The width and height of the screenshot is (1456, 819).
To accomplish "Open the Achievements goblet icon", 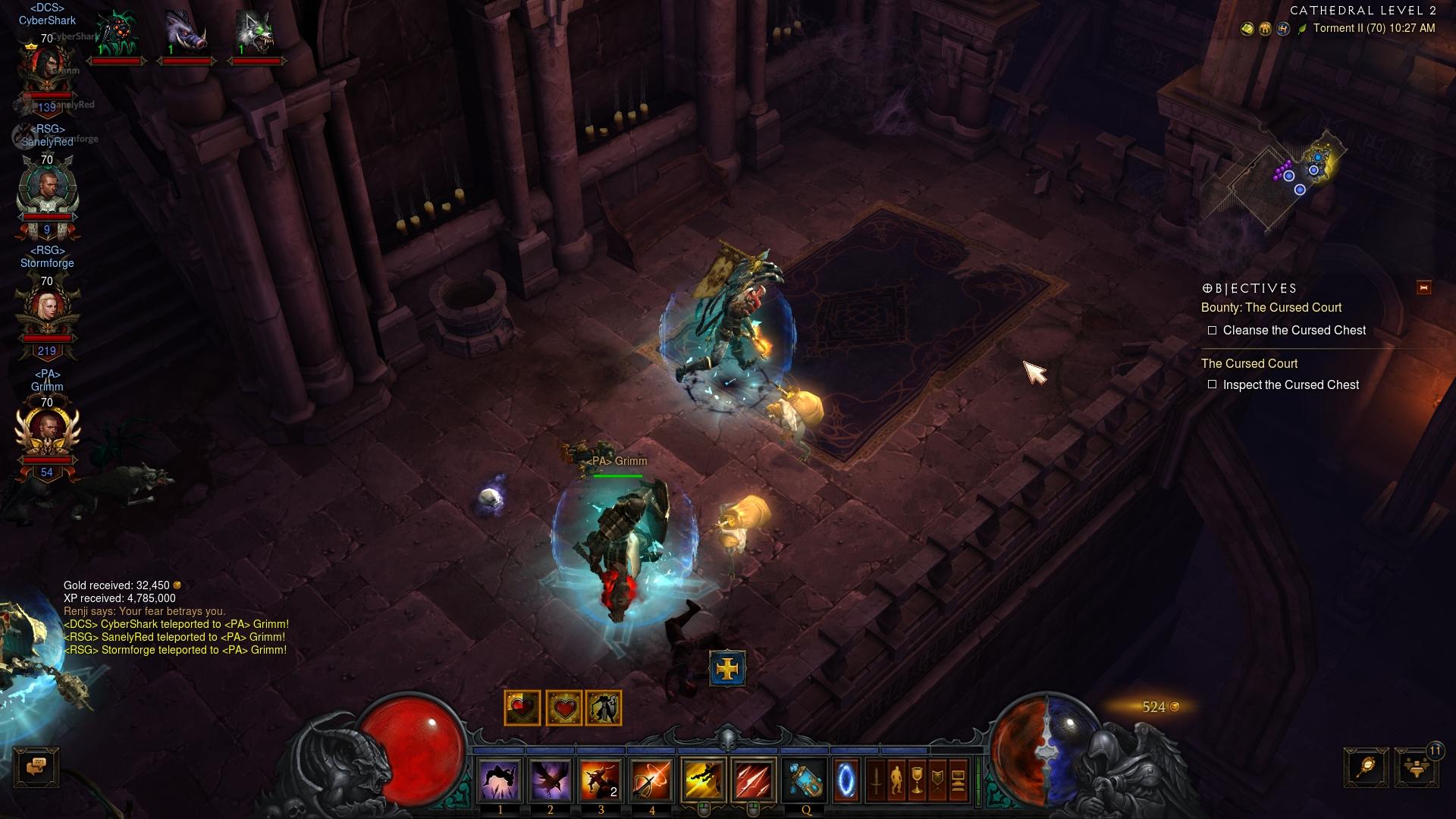I will coord(917,781).
